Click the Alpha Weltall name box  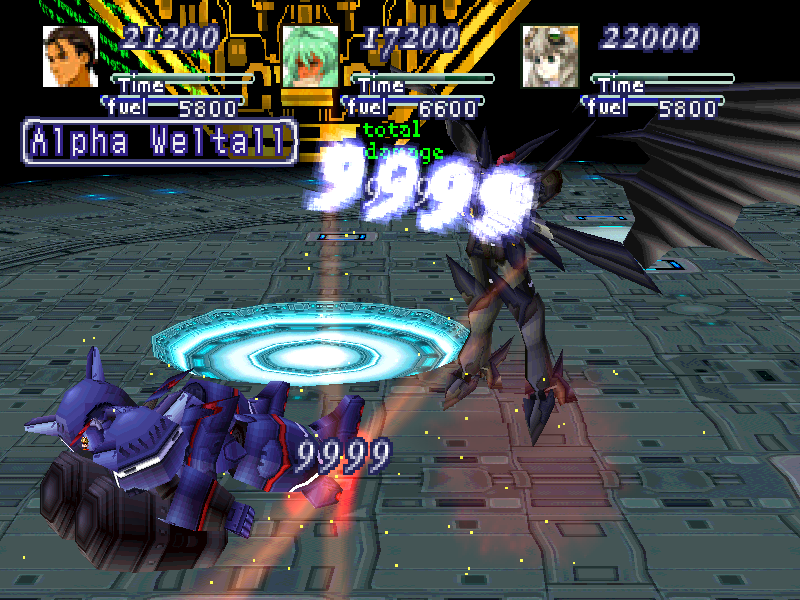(x=160, y=142)
